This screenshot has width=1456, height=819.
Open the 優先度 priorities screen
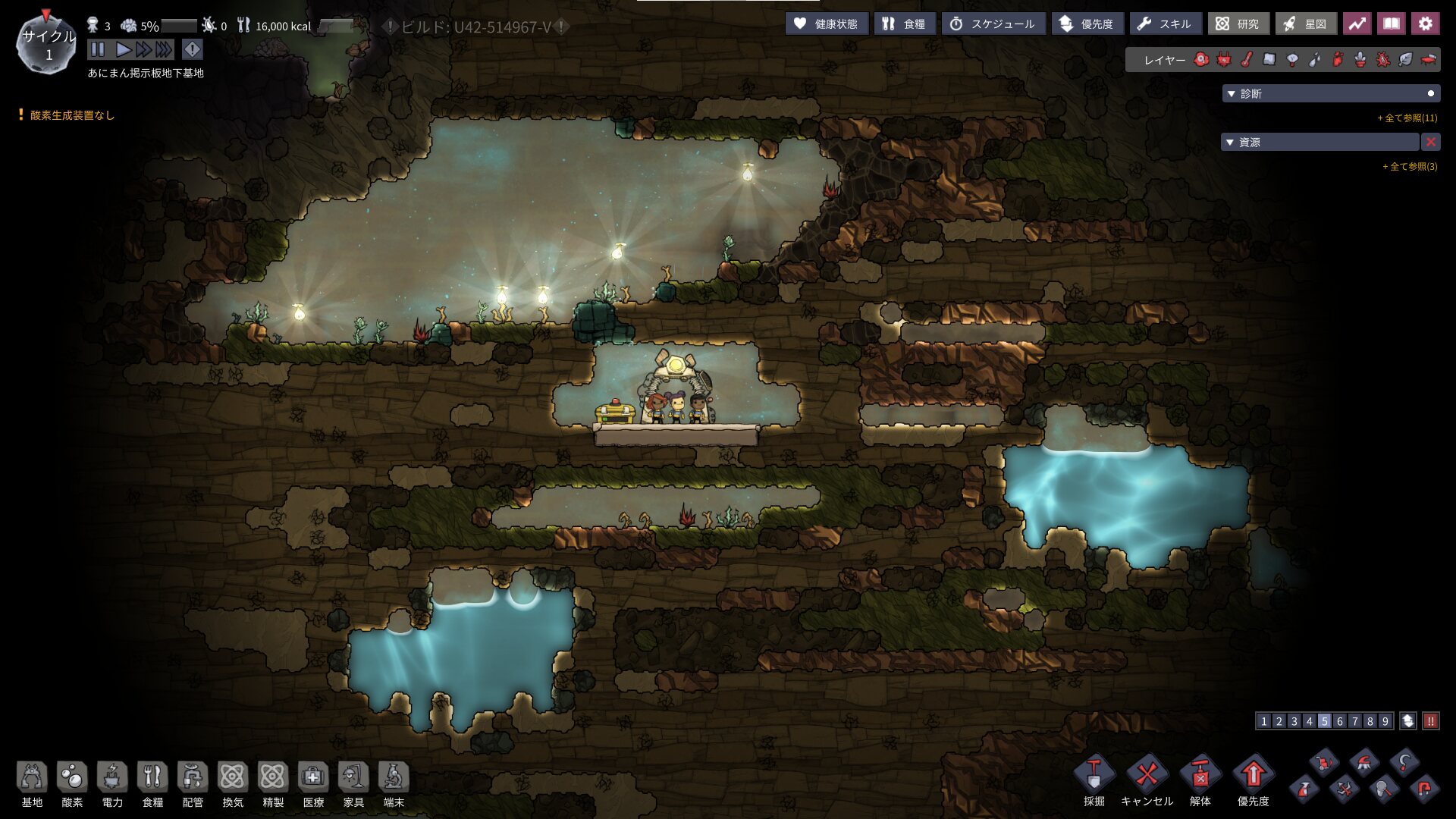tap(1087, 24)
